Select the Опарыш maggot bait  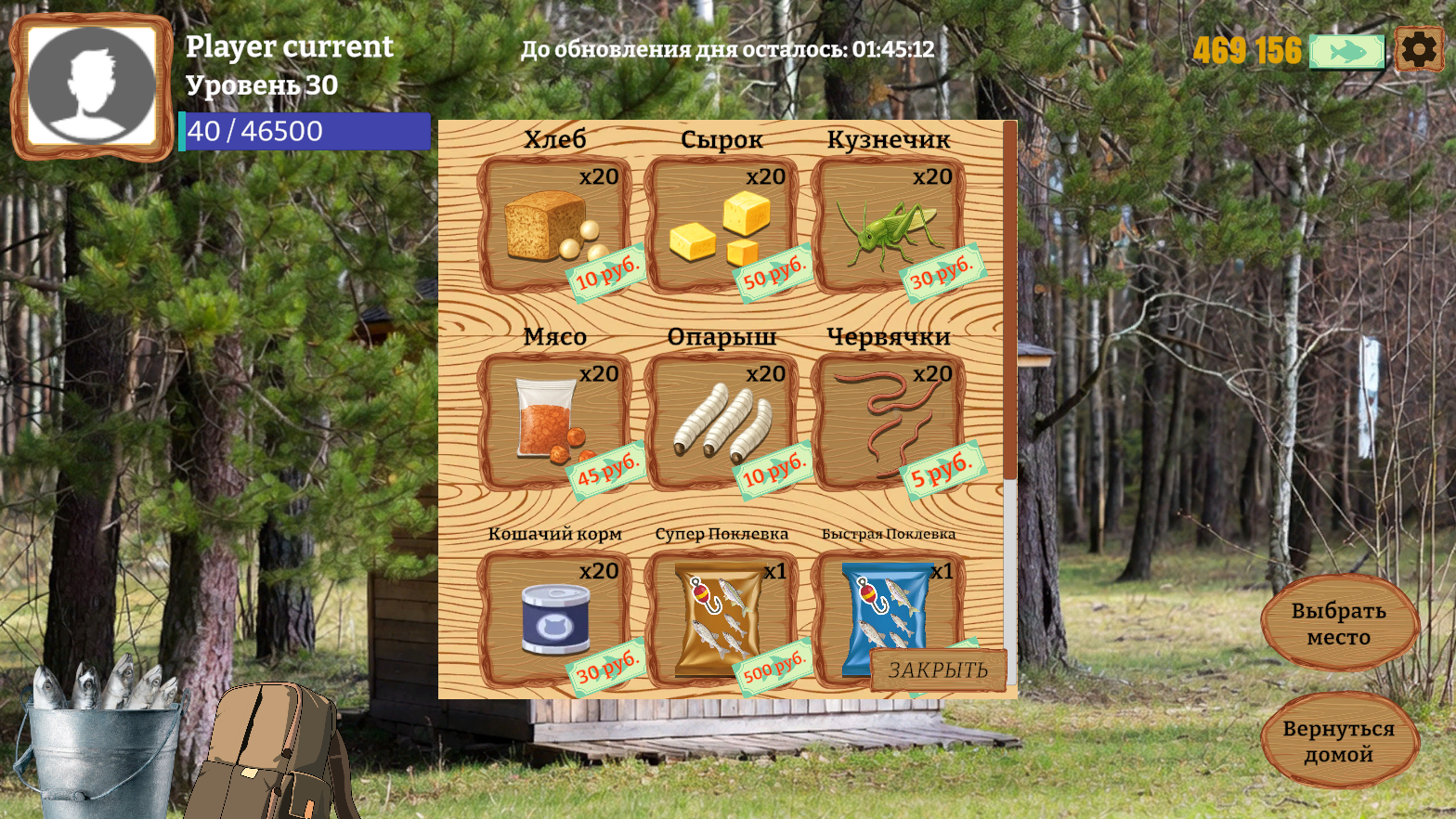pyautogui.click(x=721, y=418)
